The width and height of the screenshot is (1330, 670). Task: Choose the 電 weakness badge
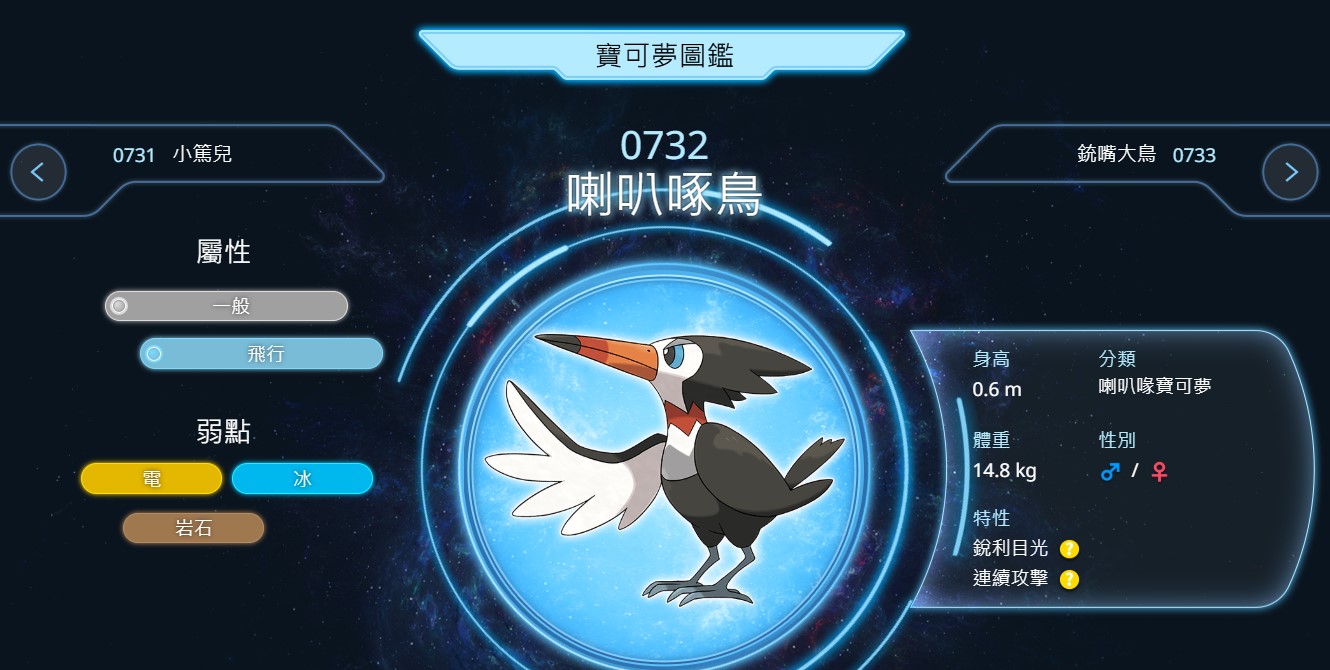pos(152,479)
